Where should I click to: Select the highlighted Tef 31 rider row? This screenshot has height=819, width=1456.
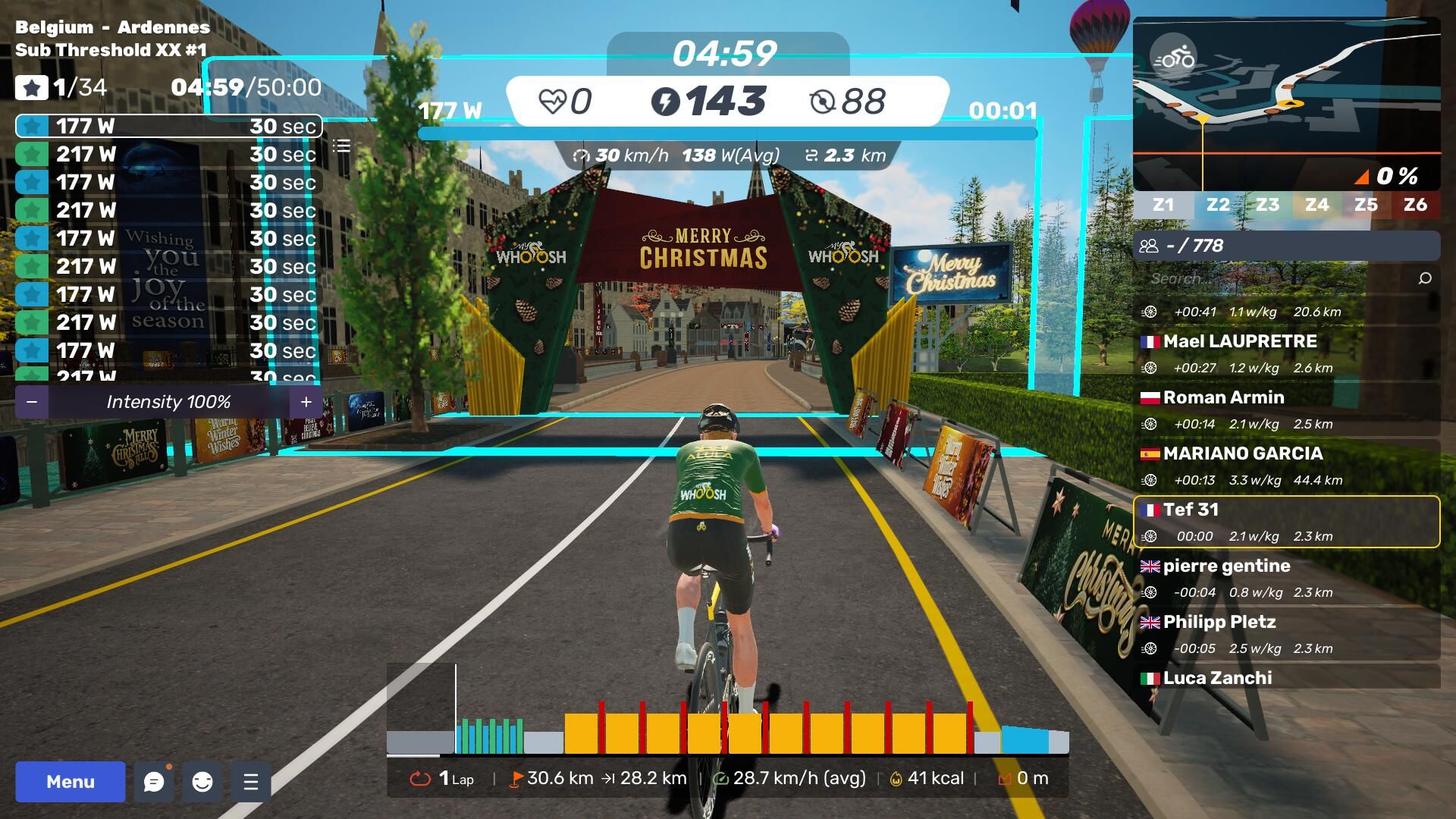click(x=1286, y=522)
